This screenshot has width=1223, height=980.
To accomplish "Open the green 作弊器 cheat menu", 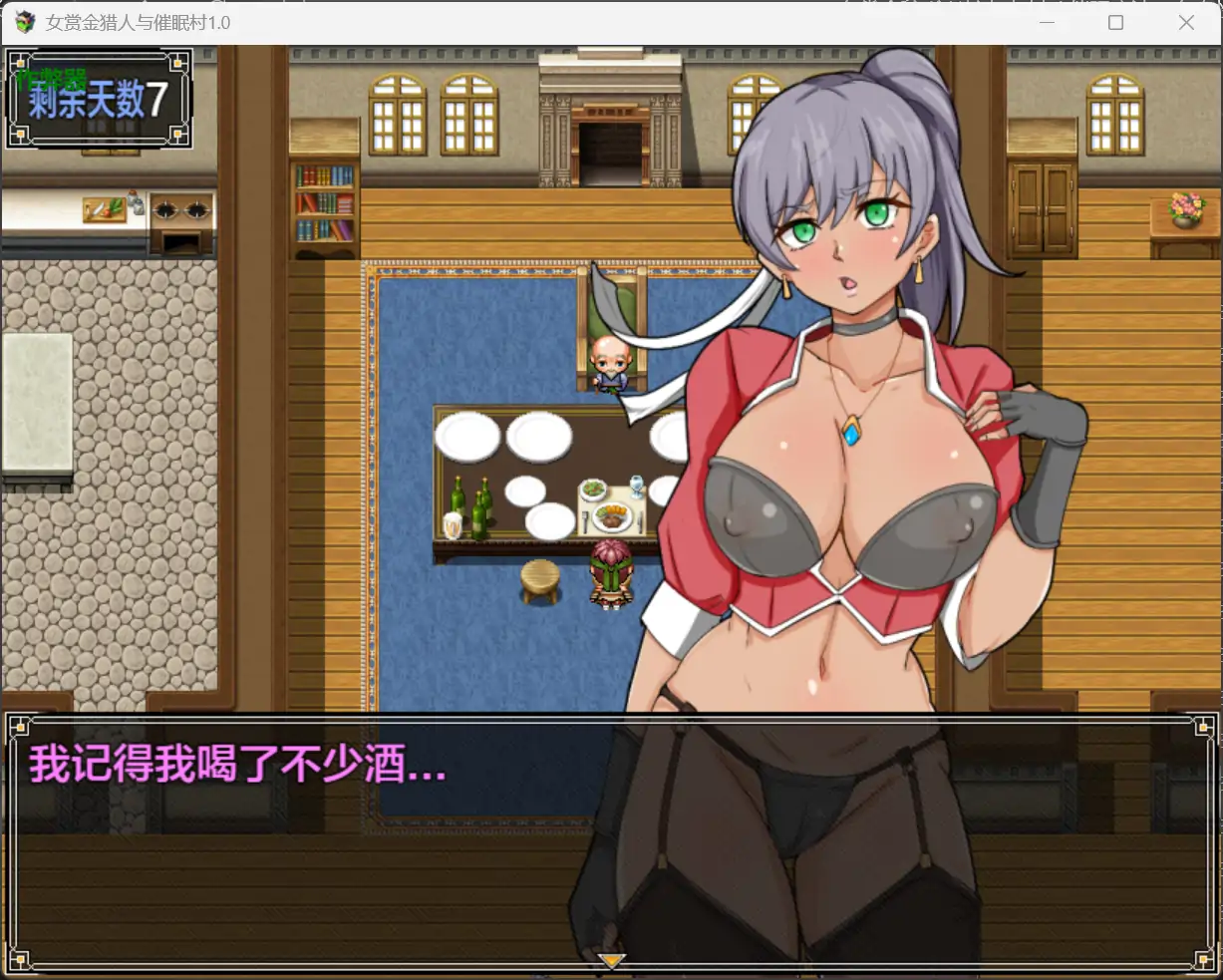I will (x=52, y=78).
